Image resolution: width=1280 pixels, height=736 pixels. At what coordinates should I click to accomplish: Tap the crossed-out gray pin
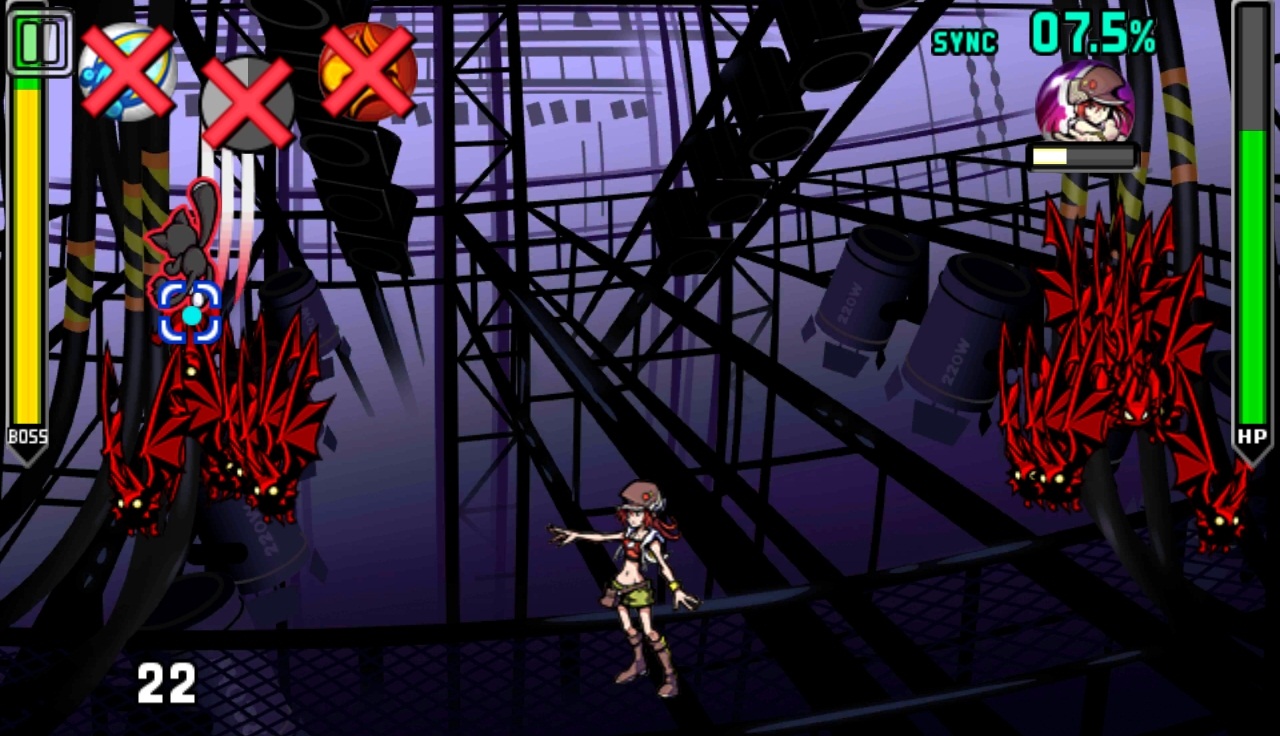247,104
